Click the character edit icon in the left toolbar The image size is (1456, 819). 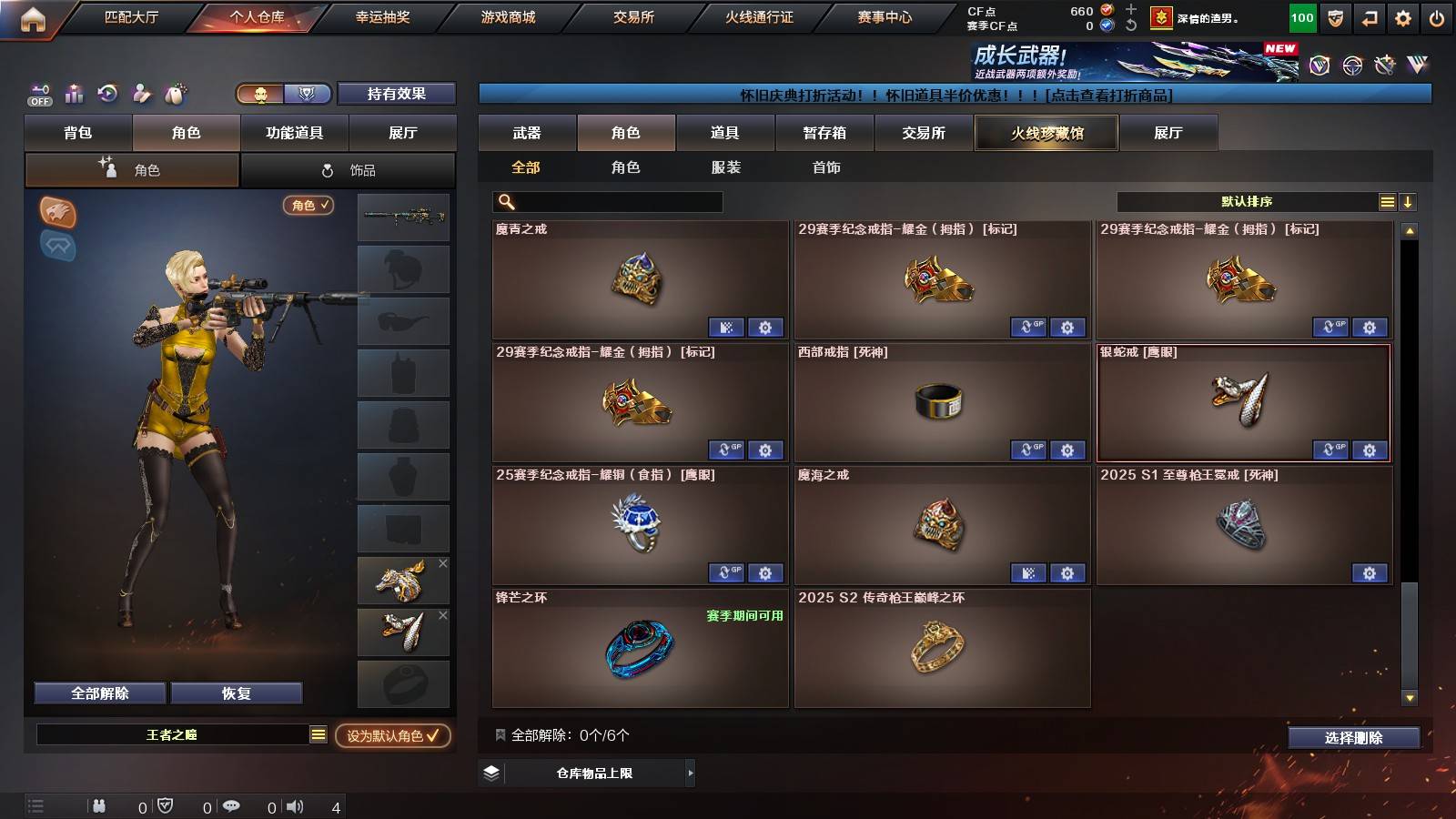[x=141, y=92]
